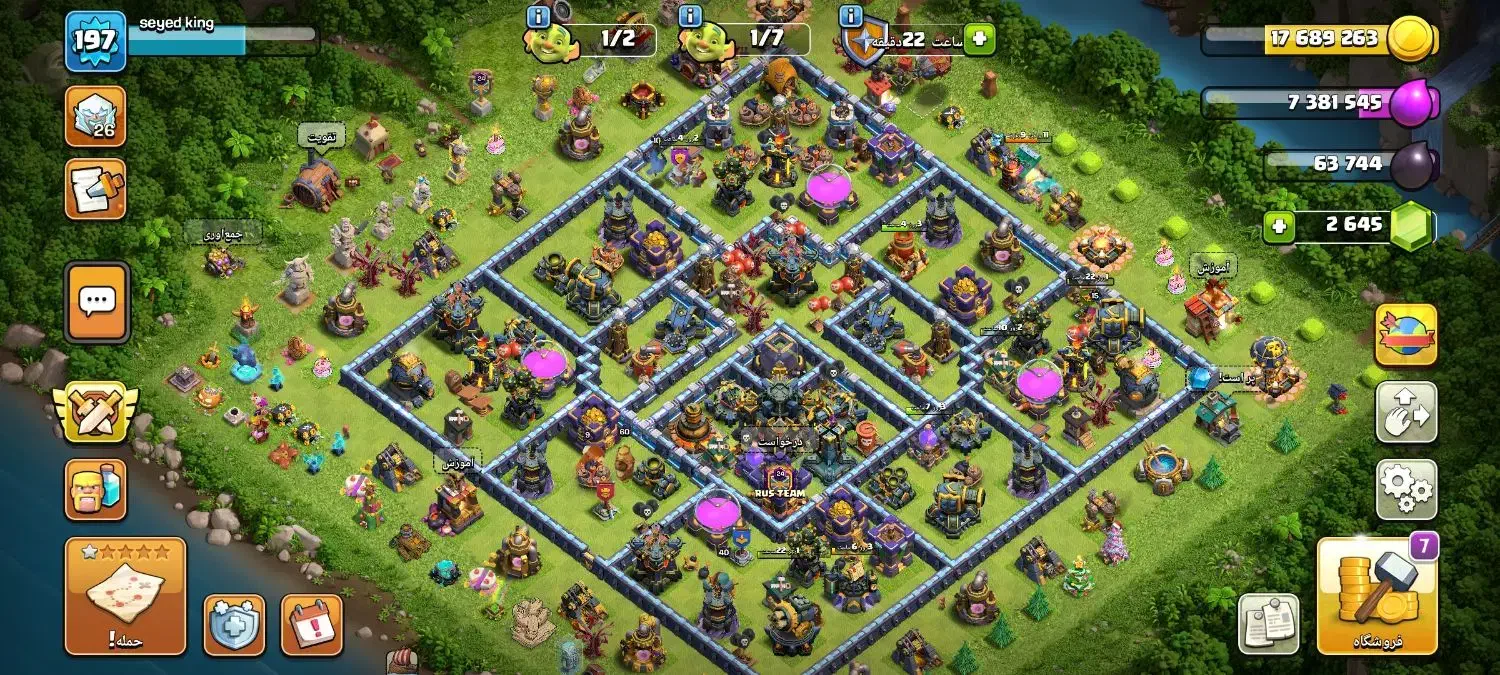
Task: Click the gold coin resource counter
Action: tap(1322, 39)
